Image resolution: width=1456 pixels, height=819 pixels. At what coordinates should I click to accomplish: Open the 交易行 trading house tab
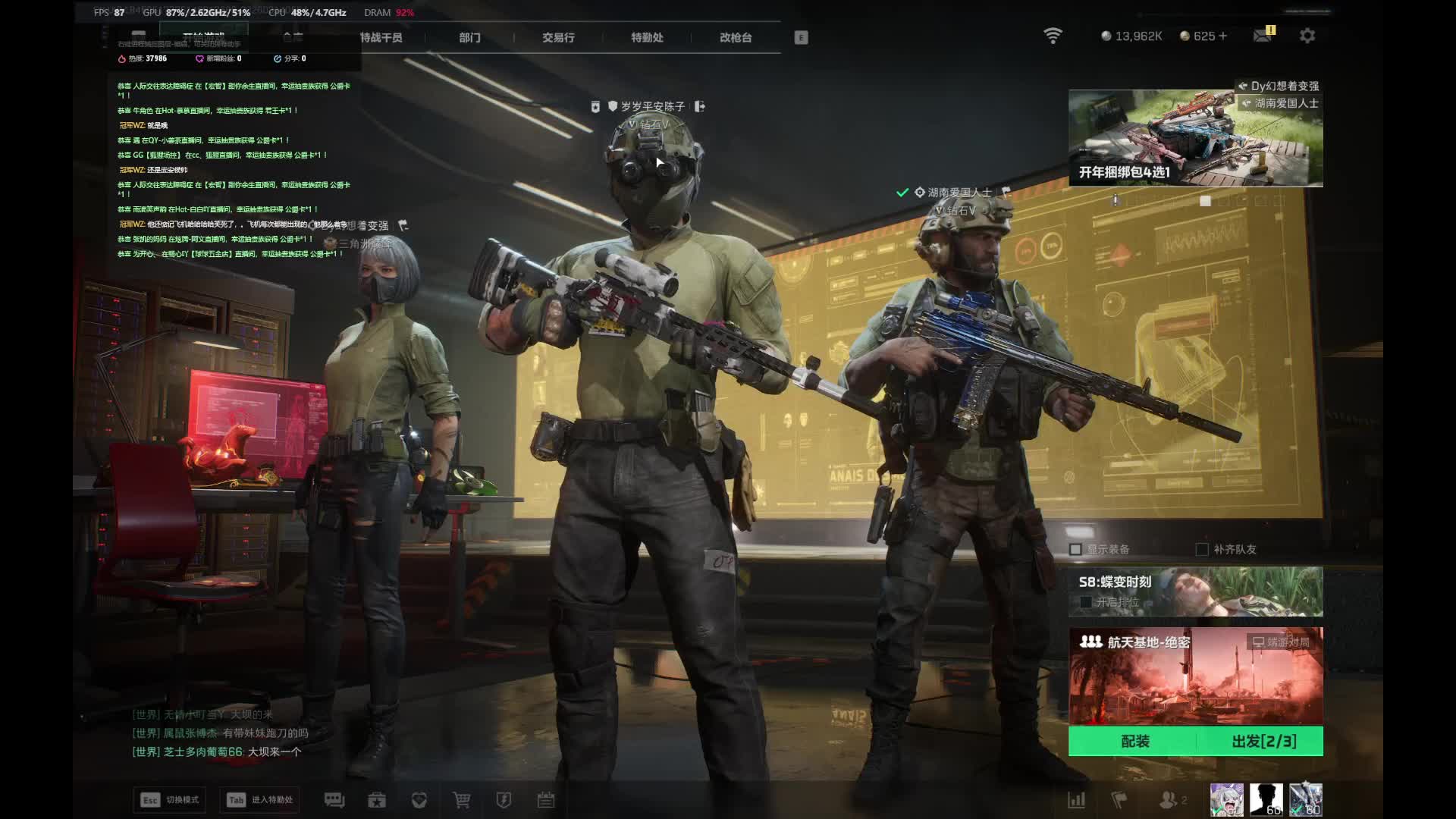point(558,37)
